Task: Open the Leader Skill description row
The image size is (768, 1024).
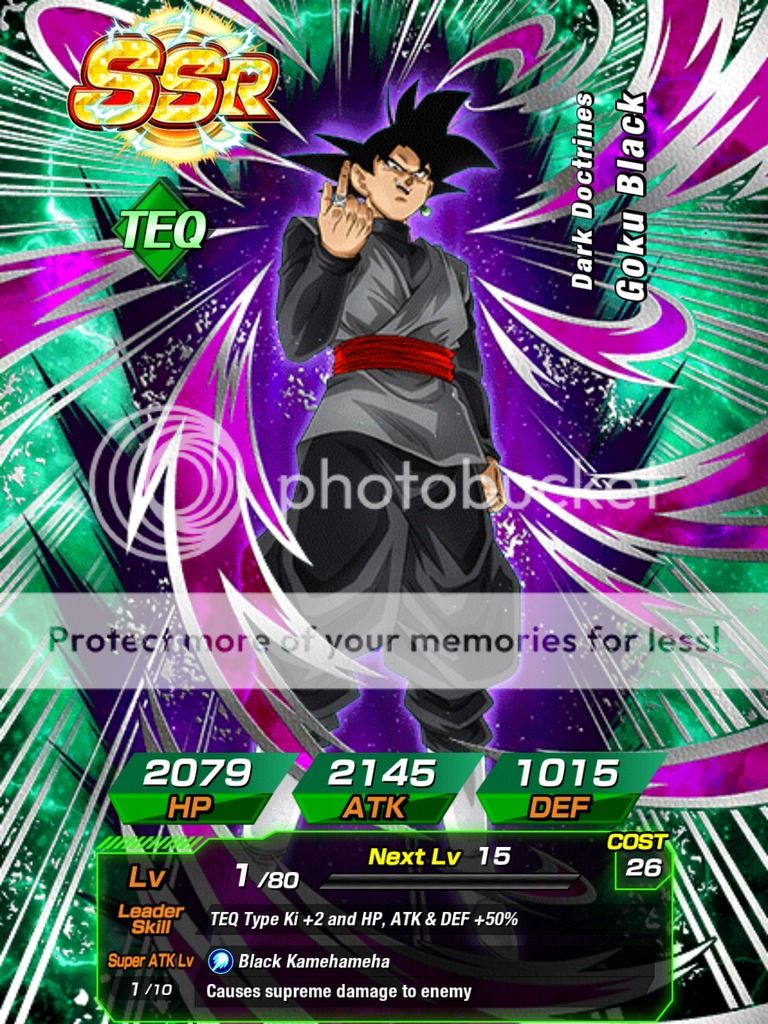Action: 363,919
